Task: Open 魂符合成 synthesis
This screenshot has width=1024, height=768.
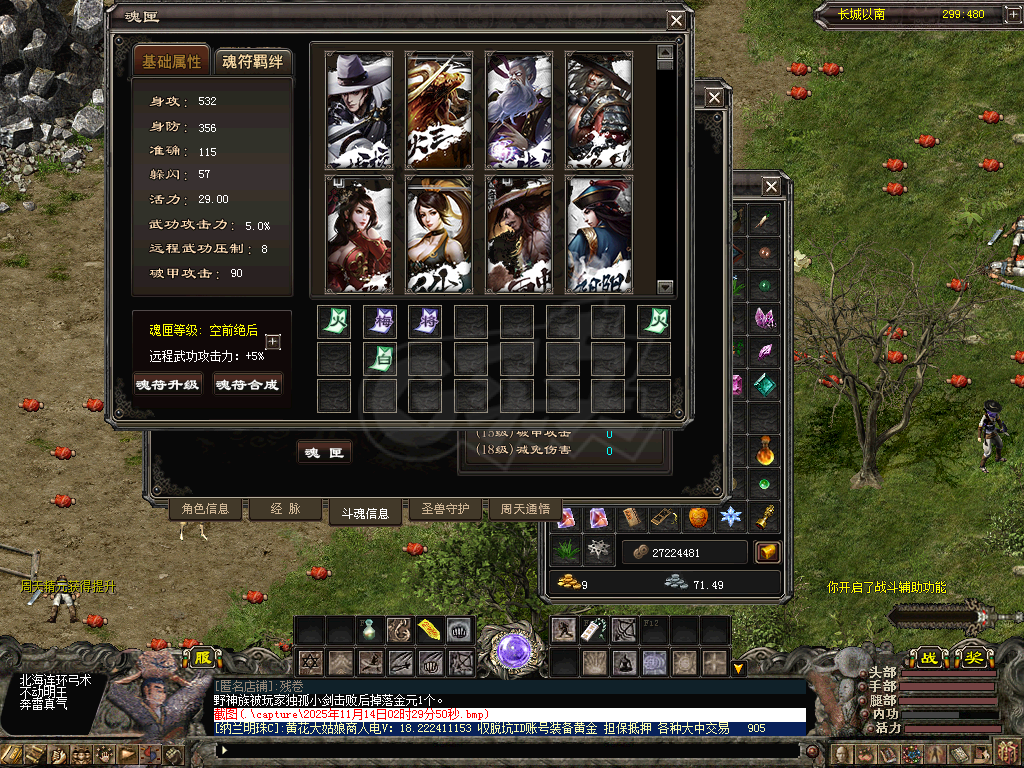Action: (247, 384)
